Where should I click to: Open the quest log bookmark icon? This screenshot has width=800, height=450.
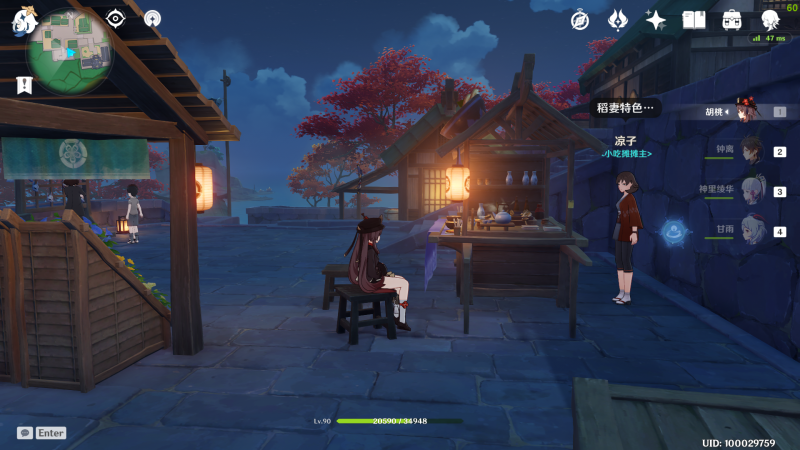23,86
